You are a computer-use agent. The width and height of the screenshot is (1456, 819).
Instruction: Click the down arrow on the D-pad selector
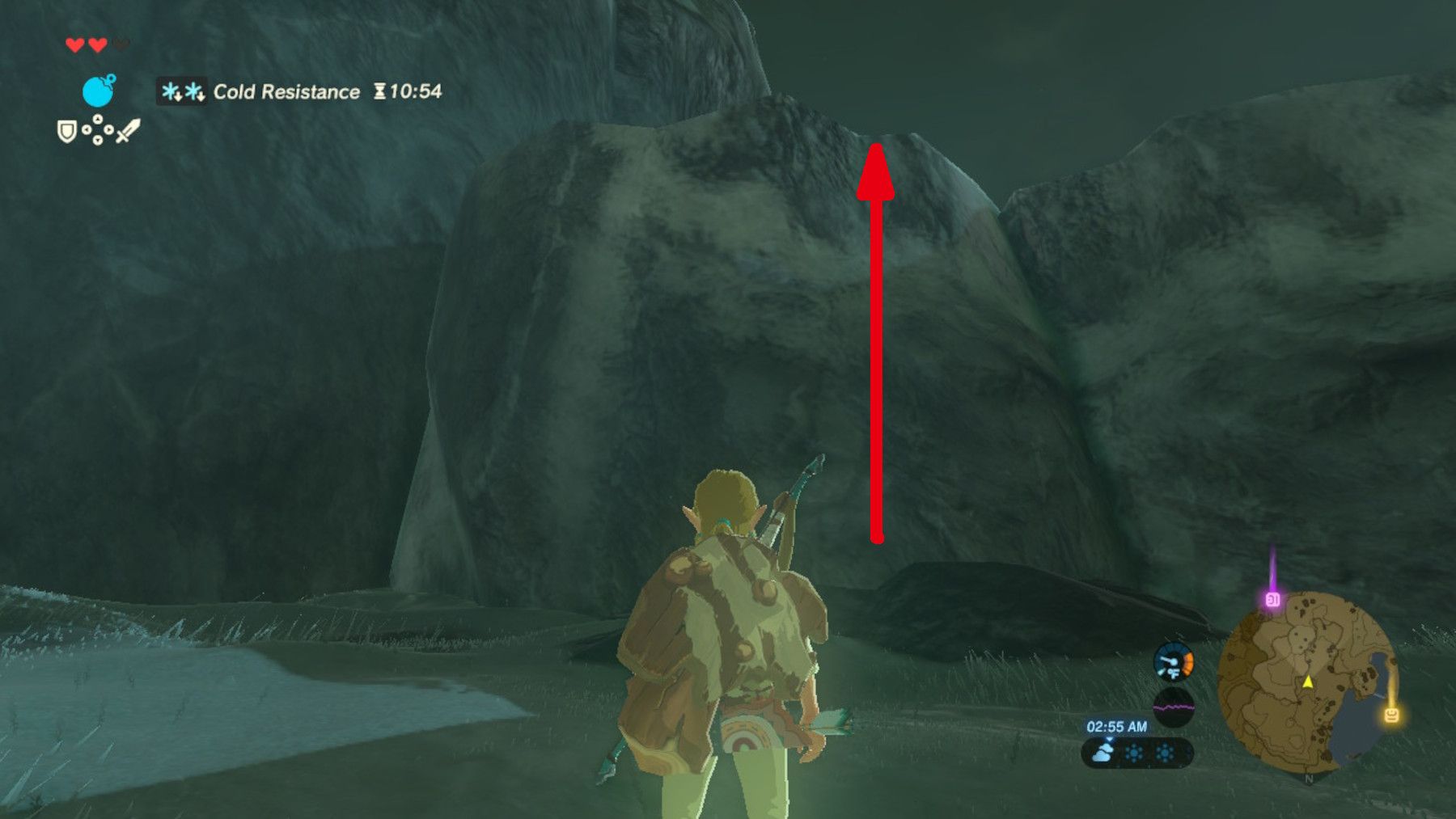click(97, 141)
